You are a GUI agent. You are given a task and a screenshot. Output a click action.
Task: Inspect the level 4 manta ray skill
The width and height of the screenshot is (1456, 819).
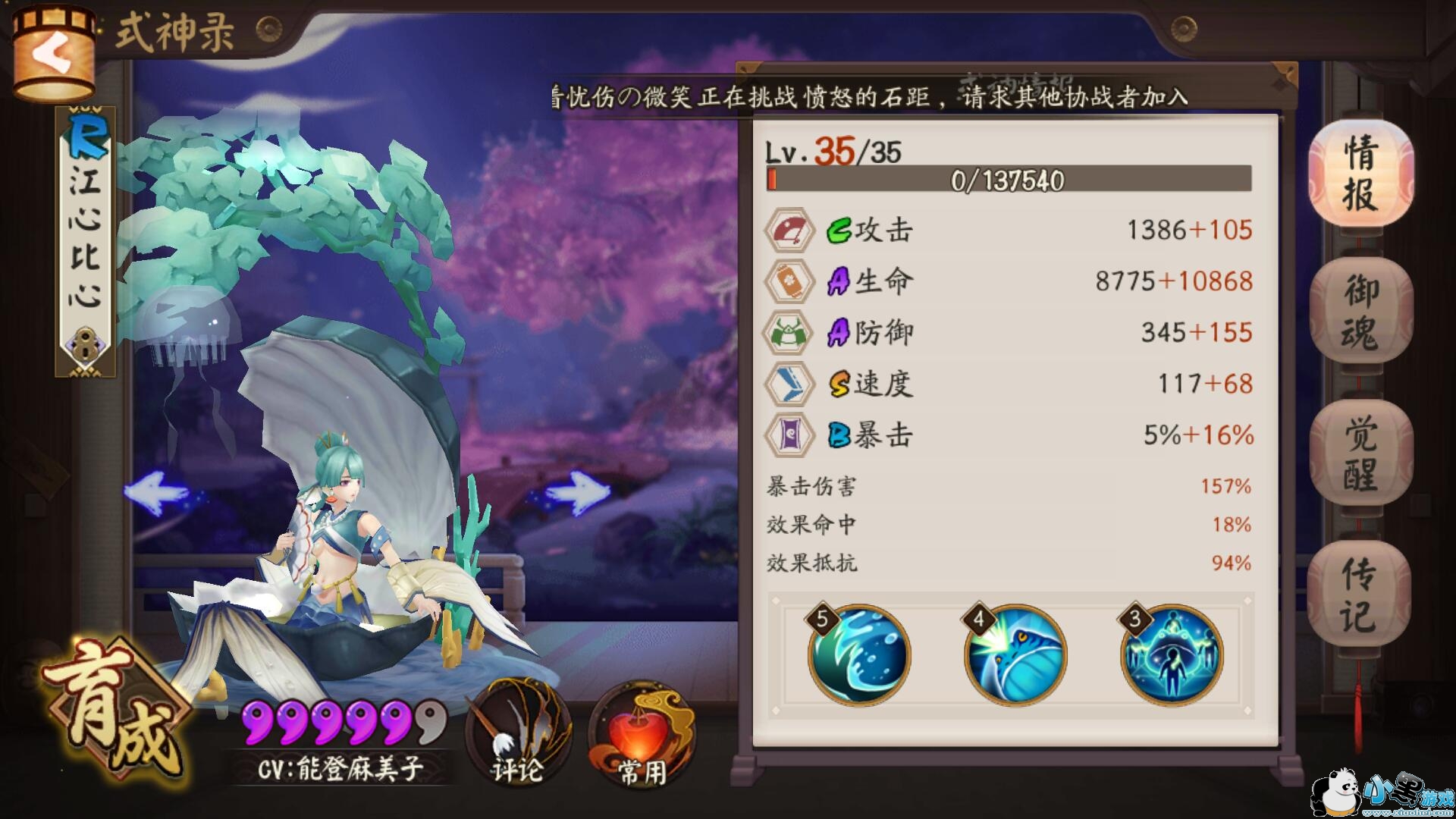click(1015, 656)
